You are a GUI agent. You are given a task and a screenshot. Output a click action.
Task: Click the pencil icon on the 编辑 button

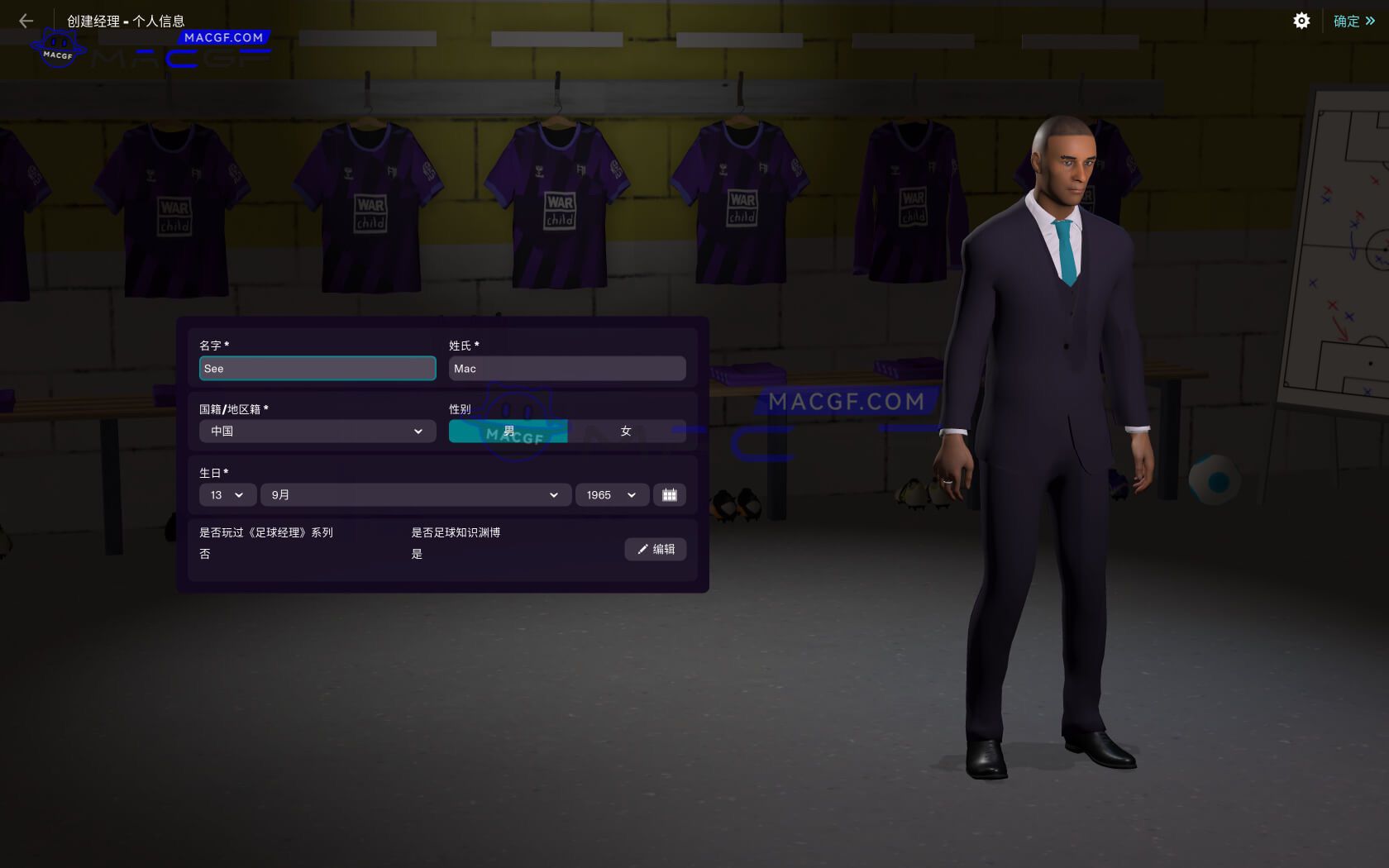tap(643, 549)
